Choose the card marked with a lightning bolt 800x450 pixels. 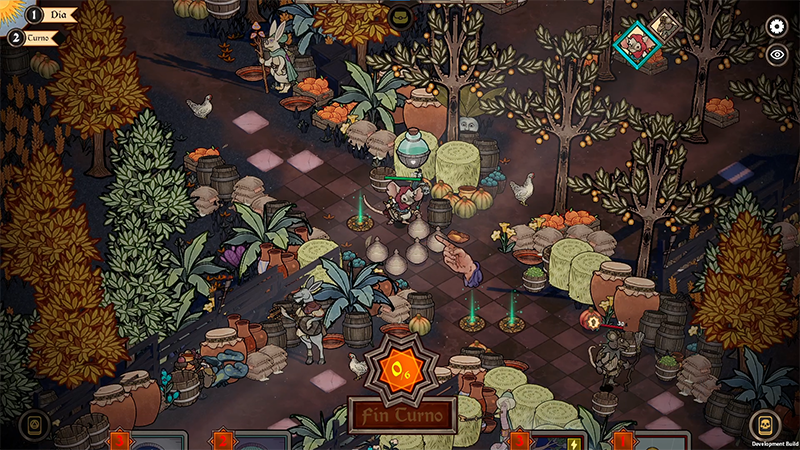559,441
